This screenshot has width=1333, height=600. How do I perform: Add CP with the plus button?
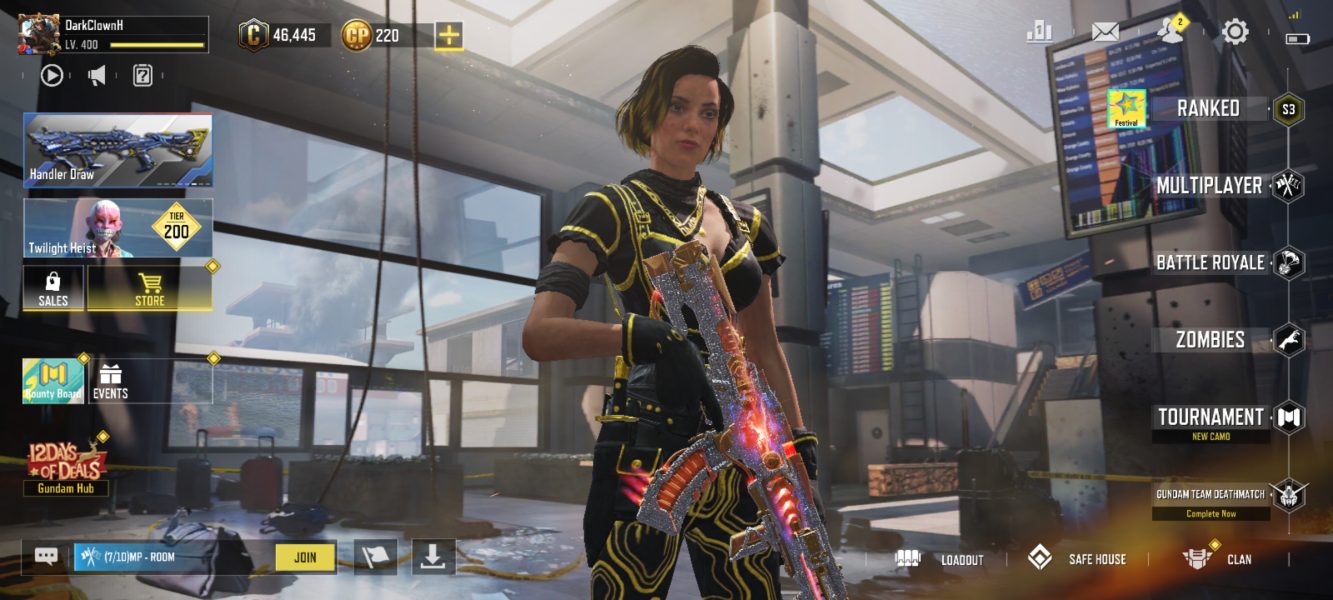(x=449, y=36)
